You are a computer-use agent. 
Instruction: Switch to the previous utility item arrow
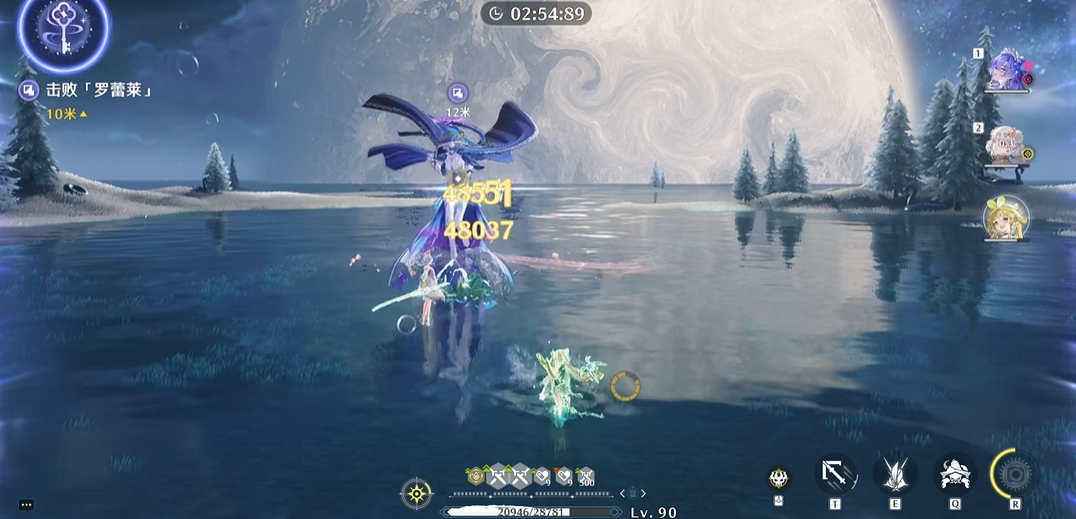(x=623, y=493)
